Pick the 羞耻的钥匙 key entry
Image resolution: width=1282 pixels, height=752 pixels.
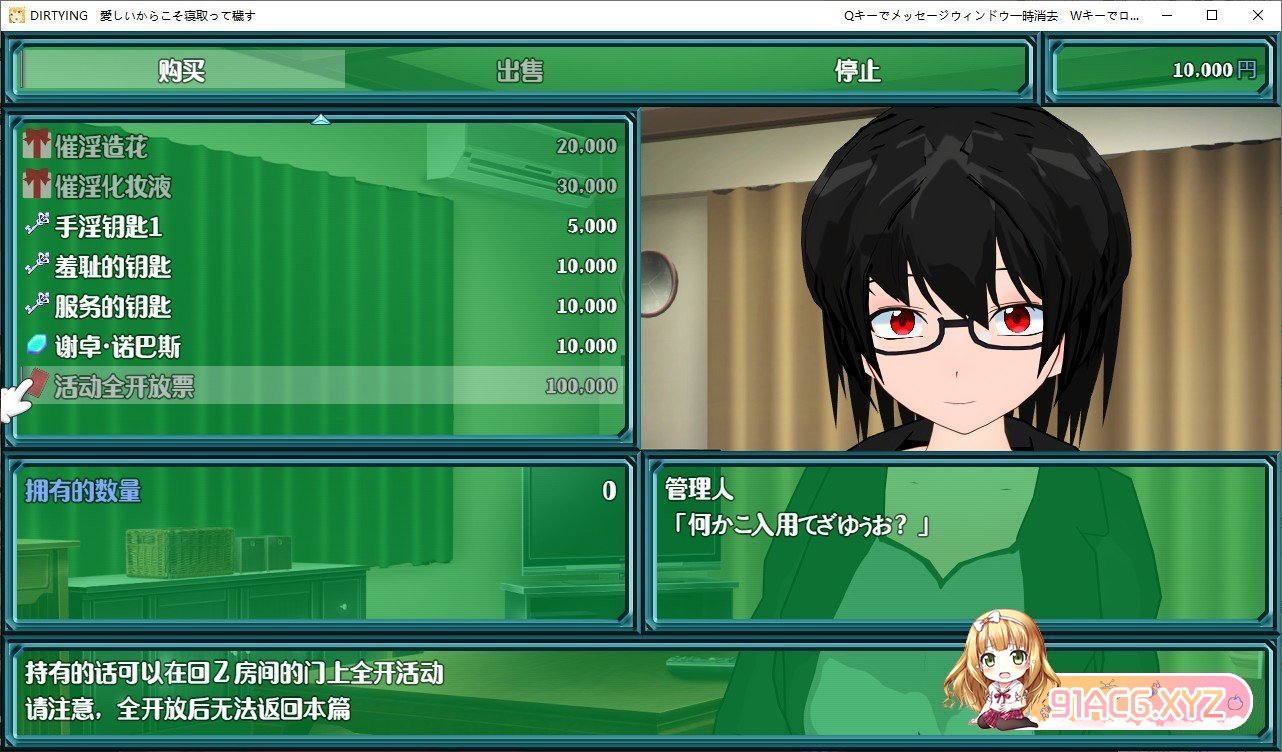tap(320, 267)
